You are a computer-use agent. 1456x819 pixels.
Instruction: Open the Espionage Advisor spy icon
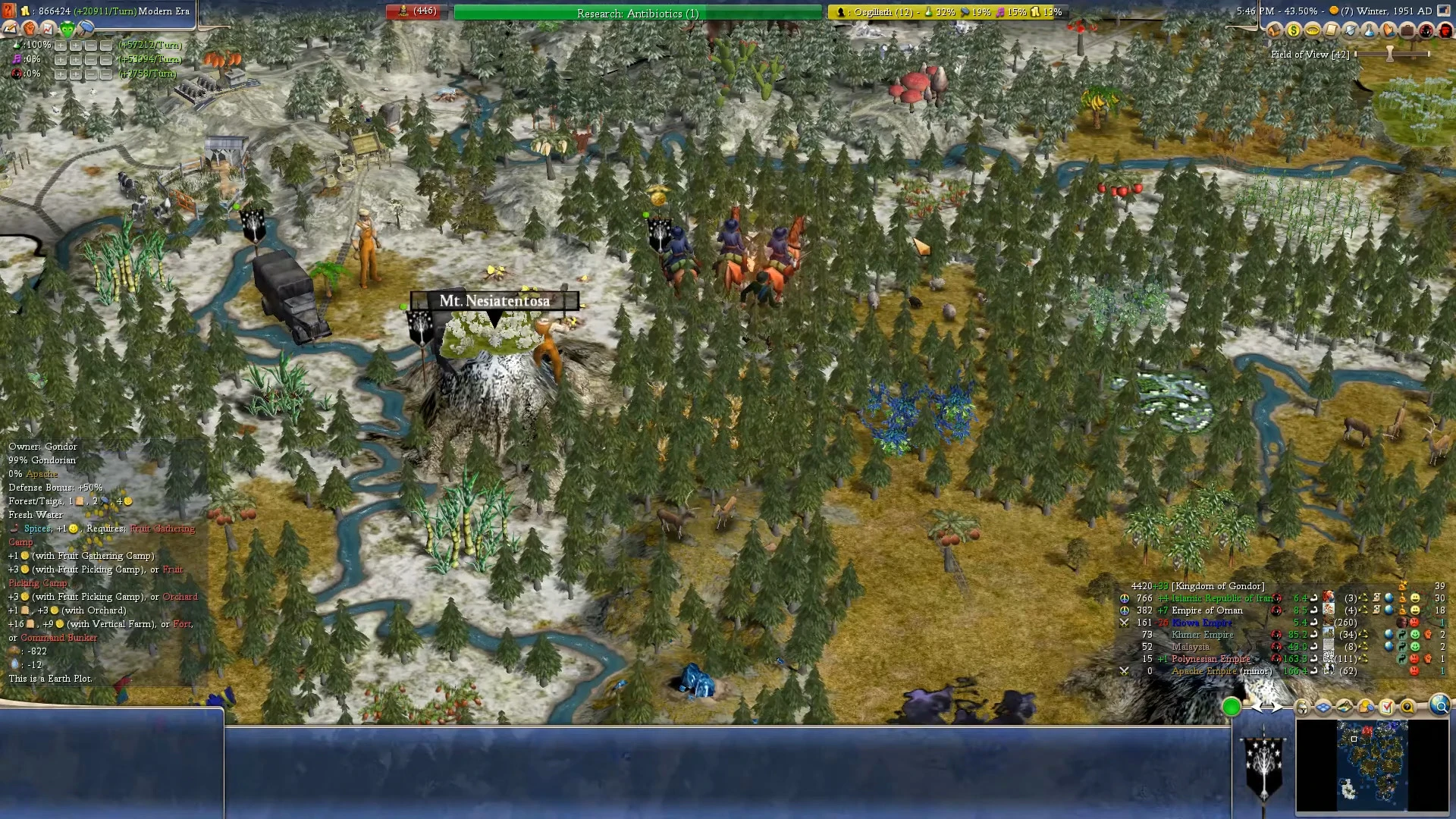point(1426,31)
